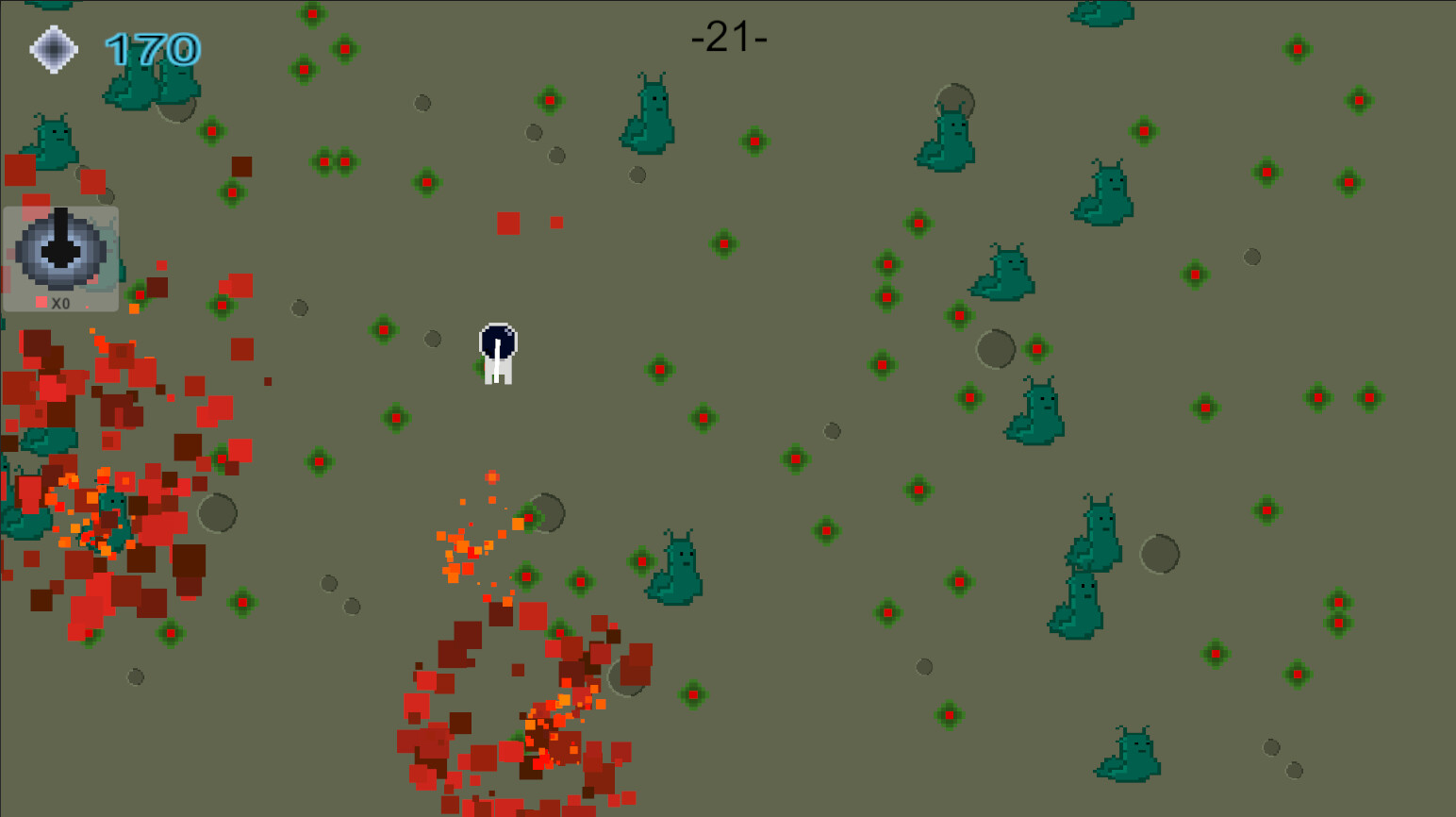Click the pair of slugs near top left
The image size is (1456, 817).
(x=151, y=85)
